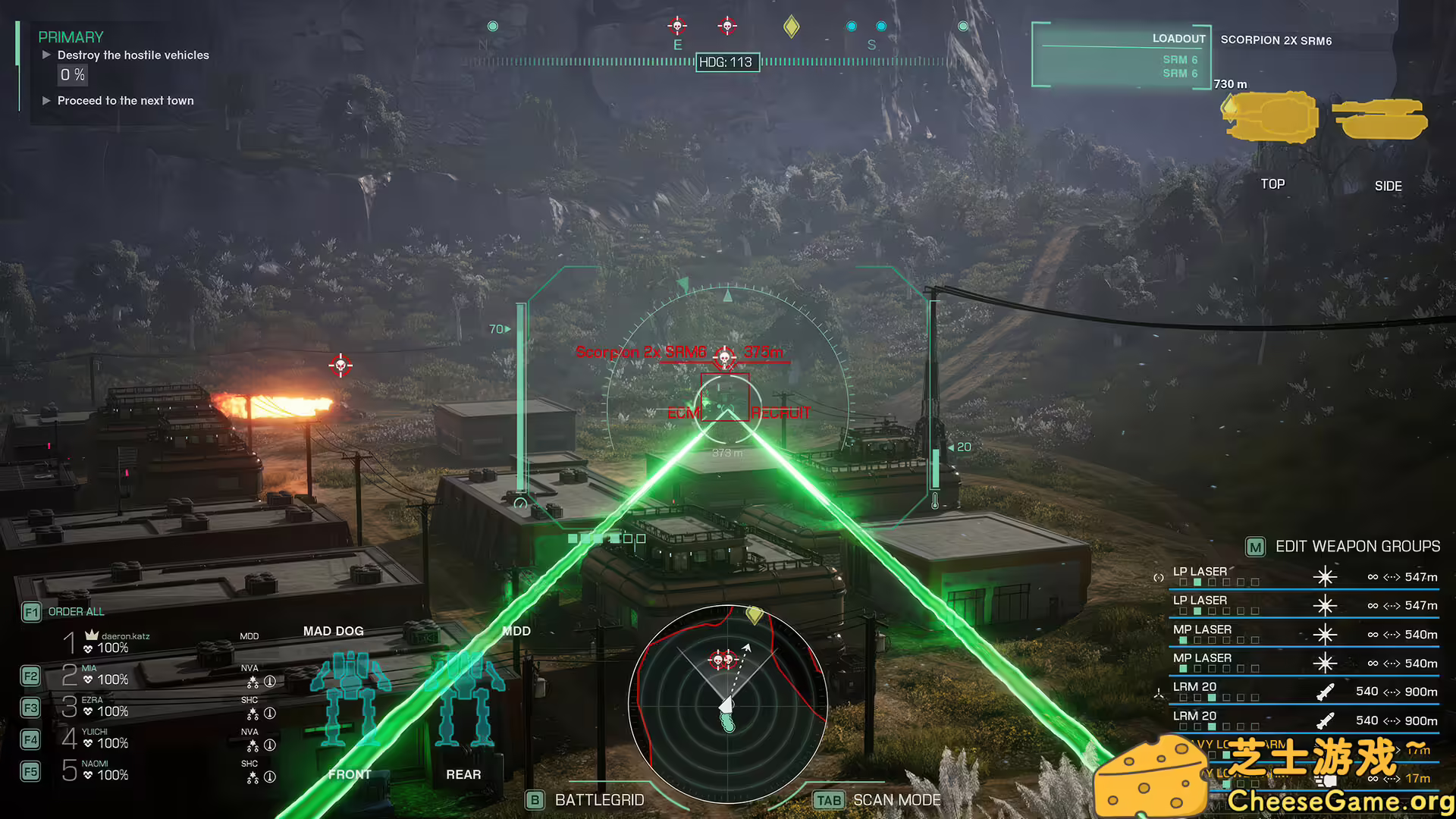
Task: Switch to SCAN MODE
Action: click(x=896, y=799)
